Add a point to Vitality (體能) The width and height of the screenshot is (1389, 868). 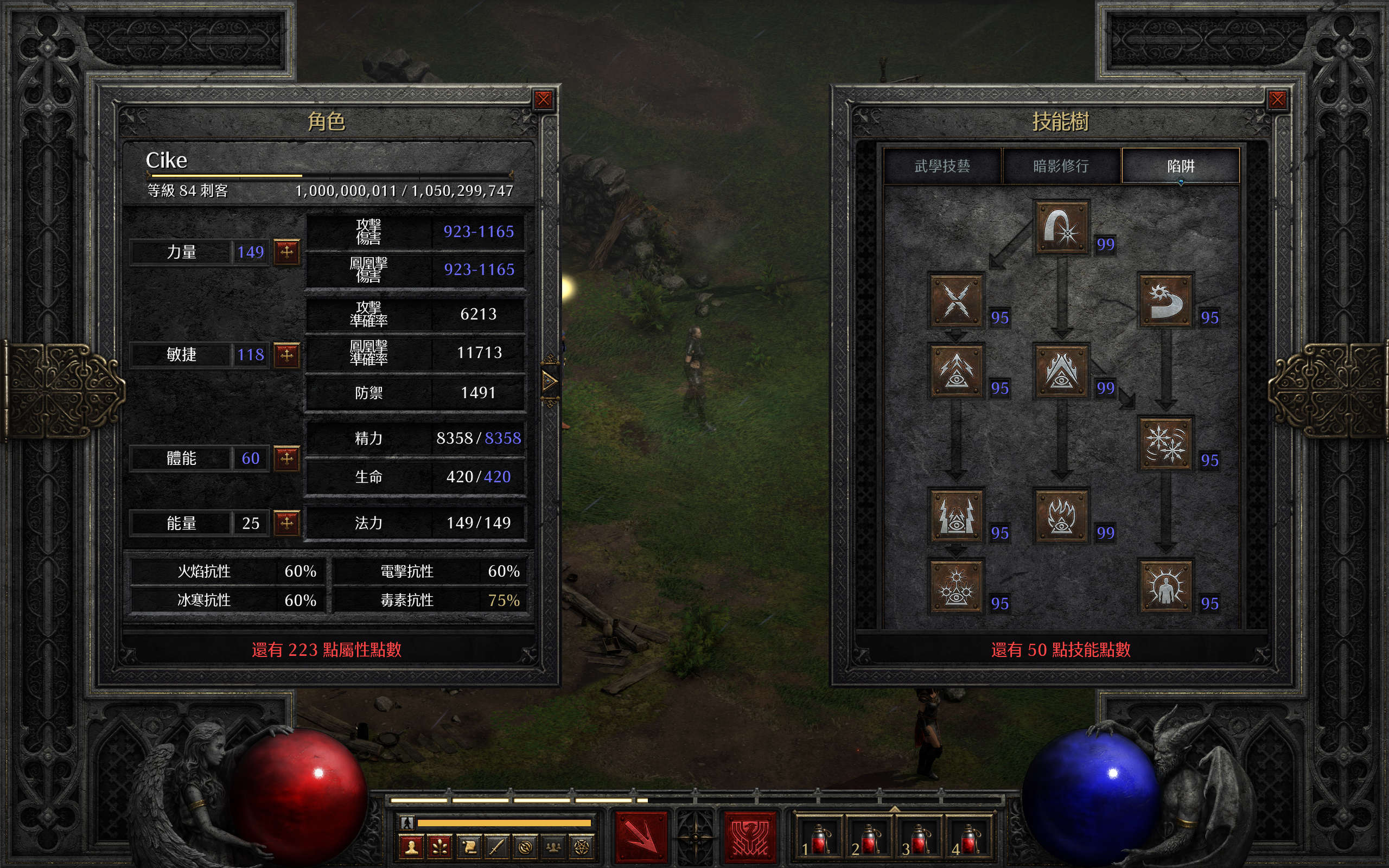coord(286,458)
